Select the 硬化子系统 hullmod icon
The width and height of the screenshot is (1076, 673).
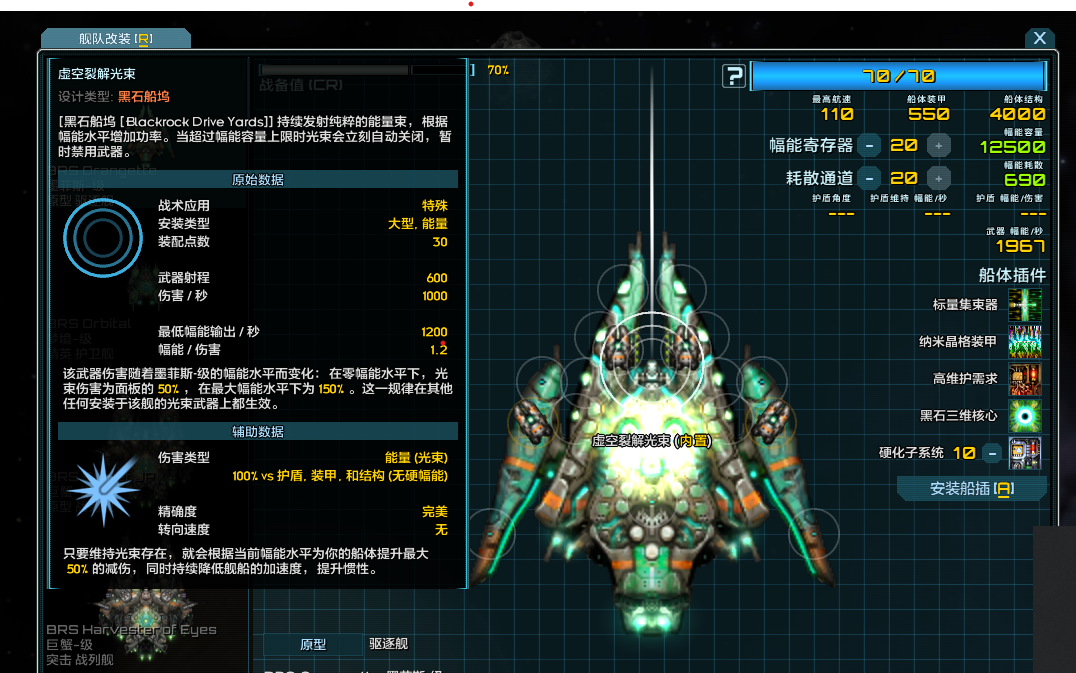[x=1025, y=453]
